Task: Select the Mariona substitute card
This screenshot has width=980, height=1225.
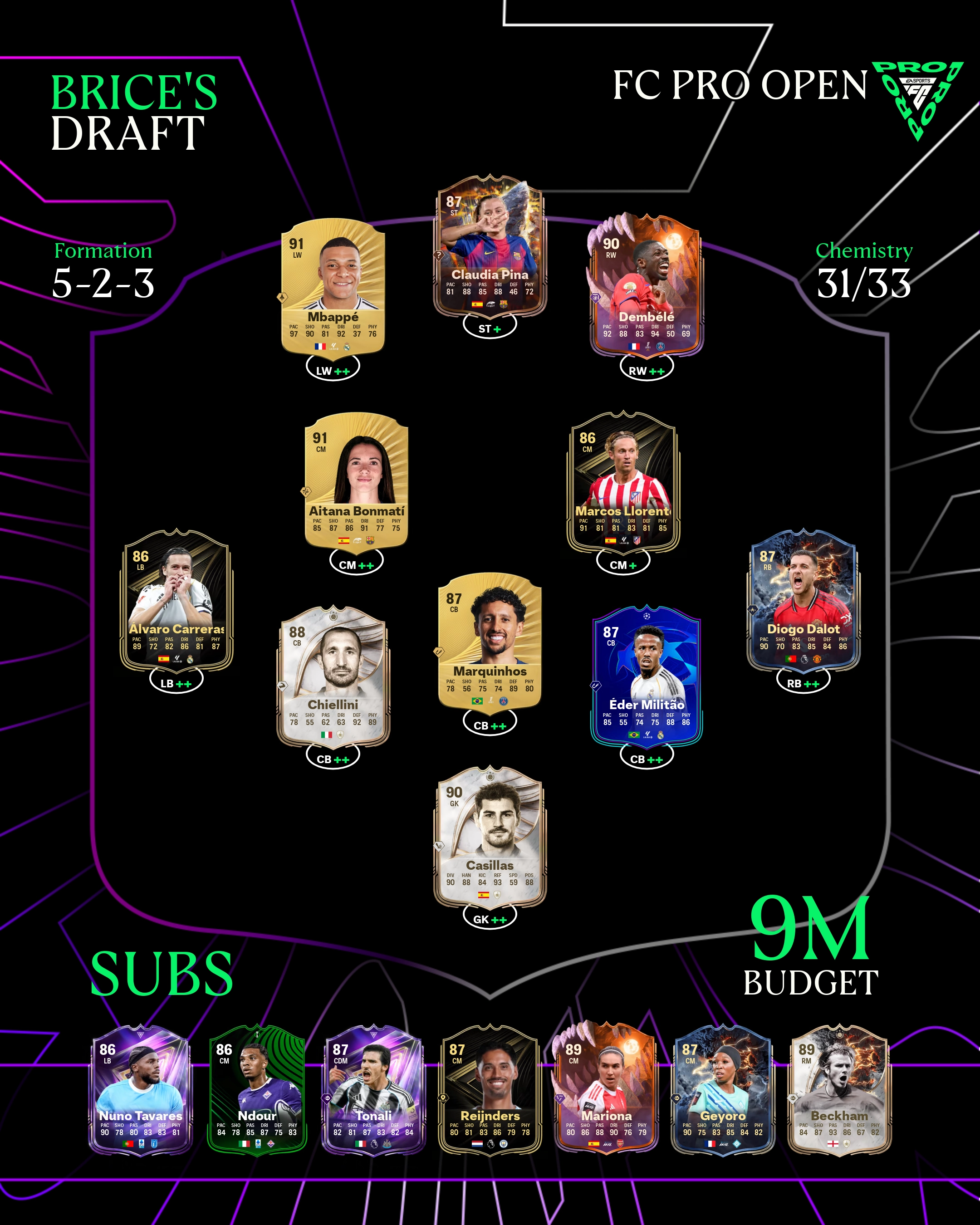Action: [x=606, y=1091]
